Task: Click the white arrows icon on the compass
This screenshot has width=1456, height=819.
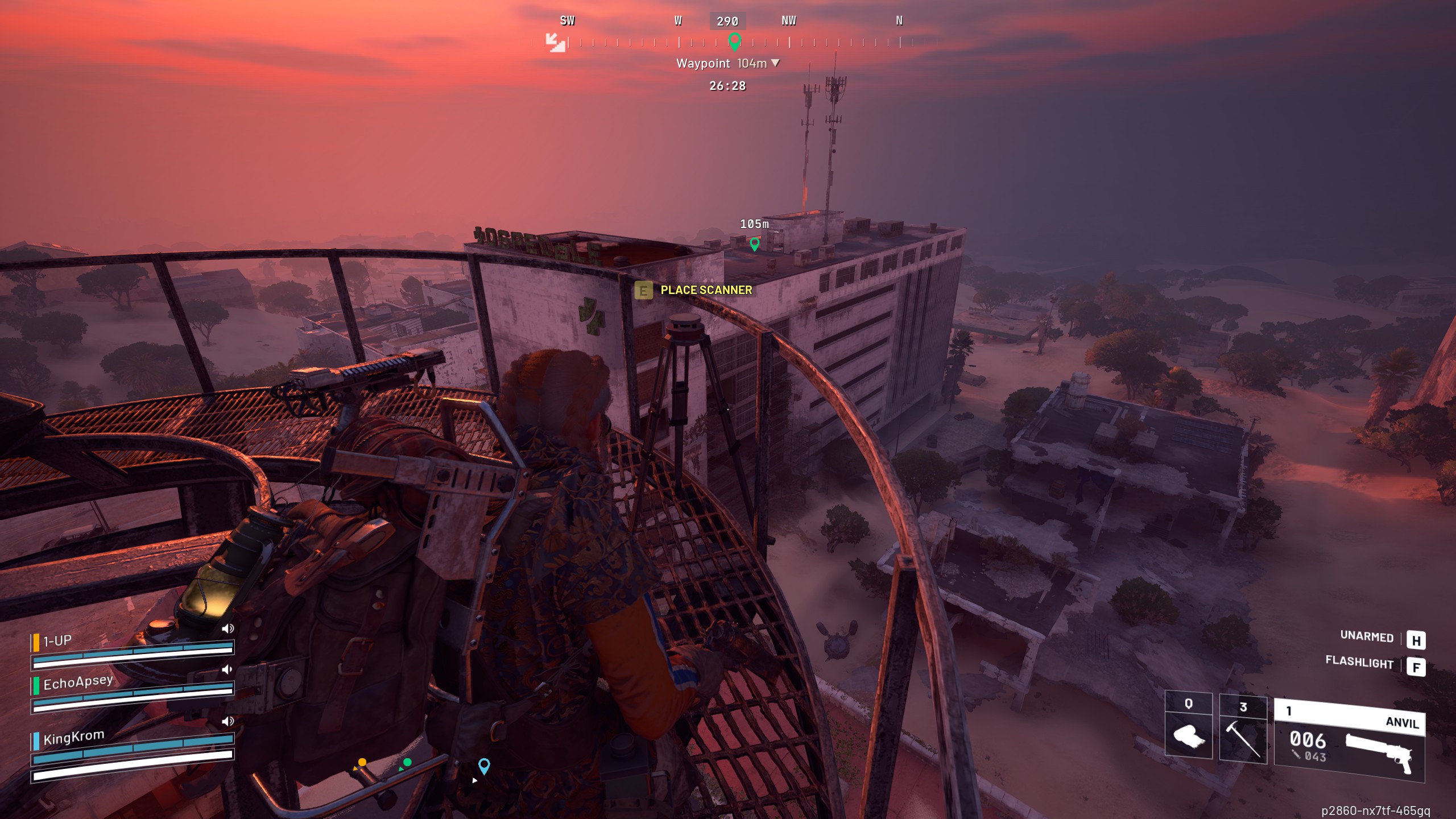Action: (x=555, y=42)
